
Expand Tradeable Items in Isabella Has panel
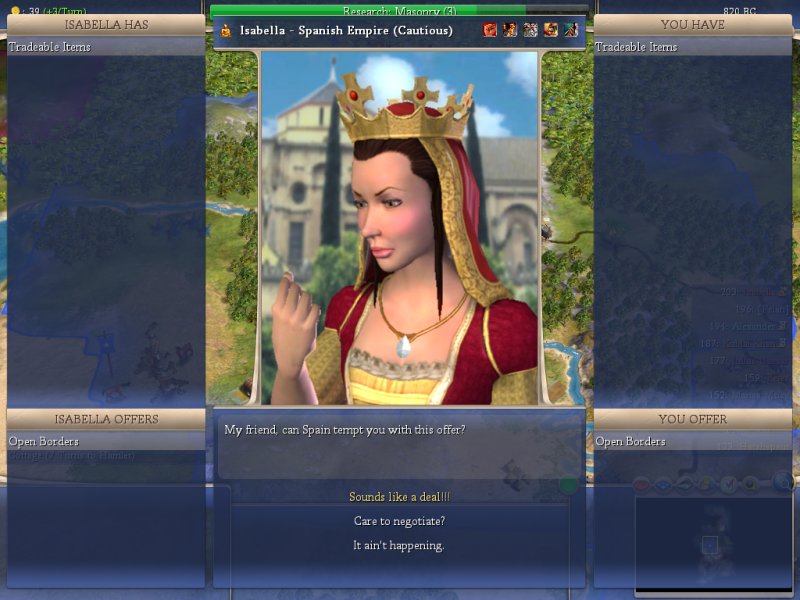[x=50, y=47]
